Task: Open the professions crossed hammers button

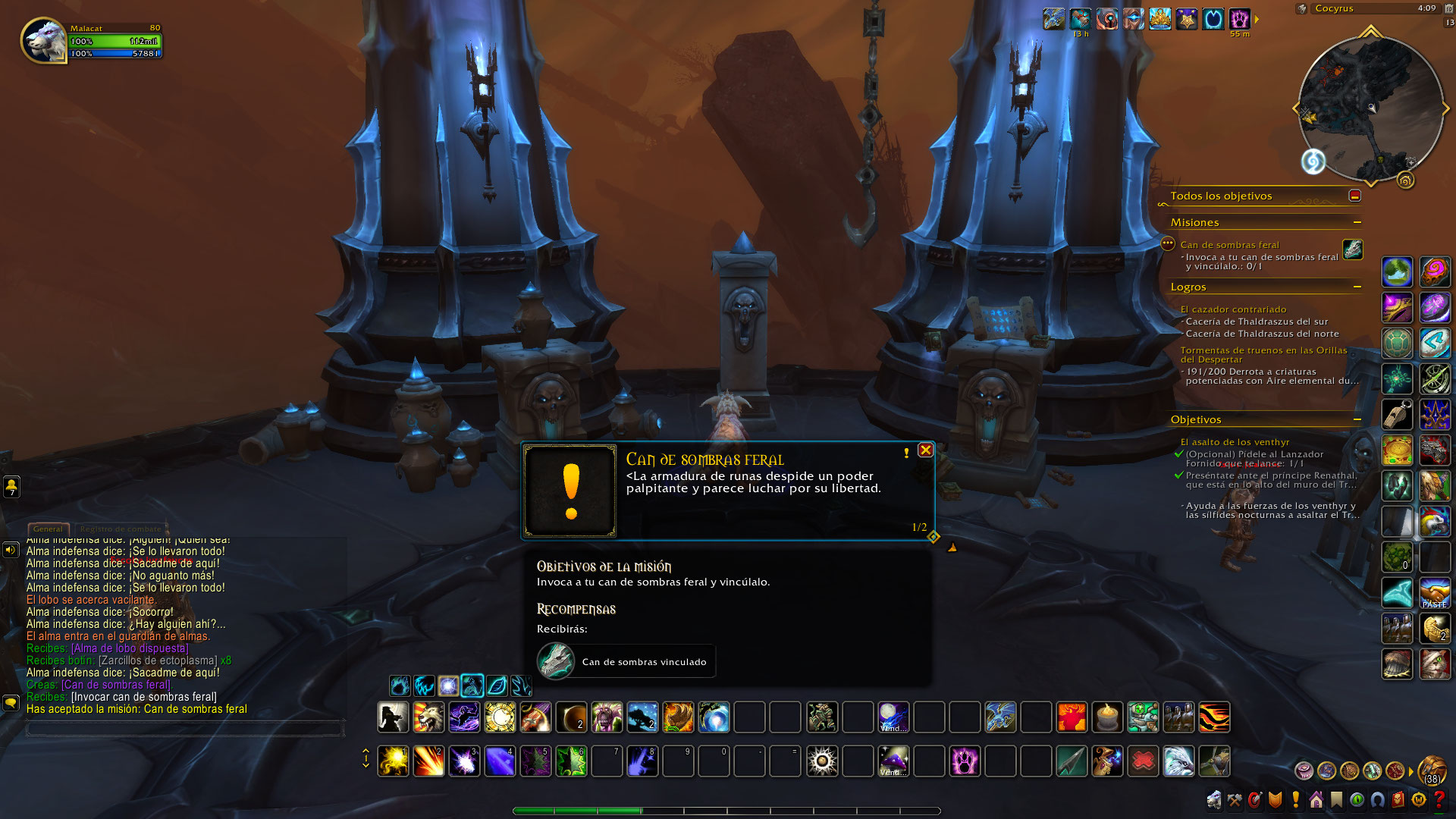Action: coord(1235,799)
